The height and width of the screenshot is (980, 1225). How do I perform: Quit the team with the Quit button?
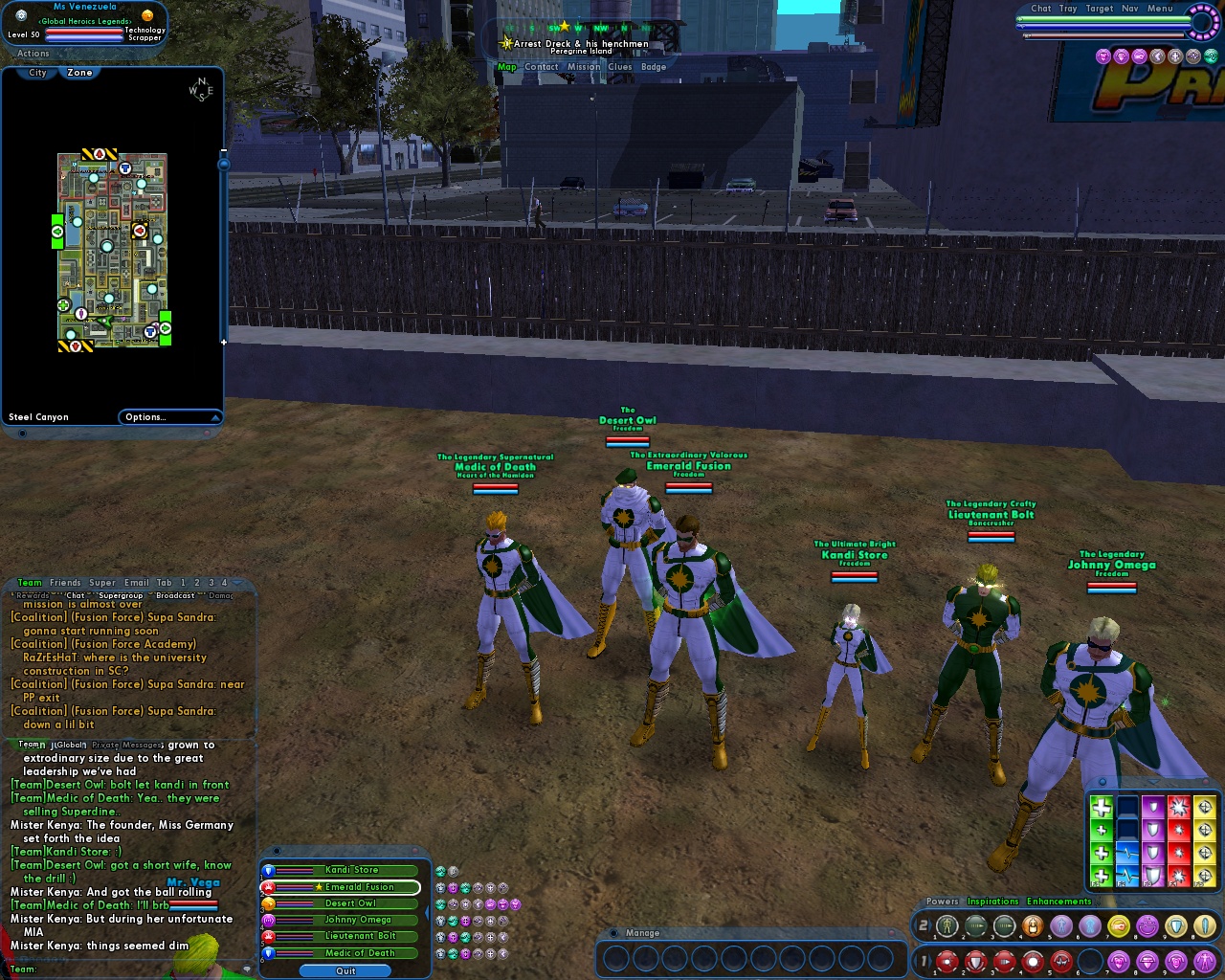click(345, 970)
